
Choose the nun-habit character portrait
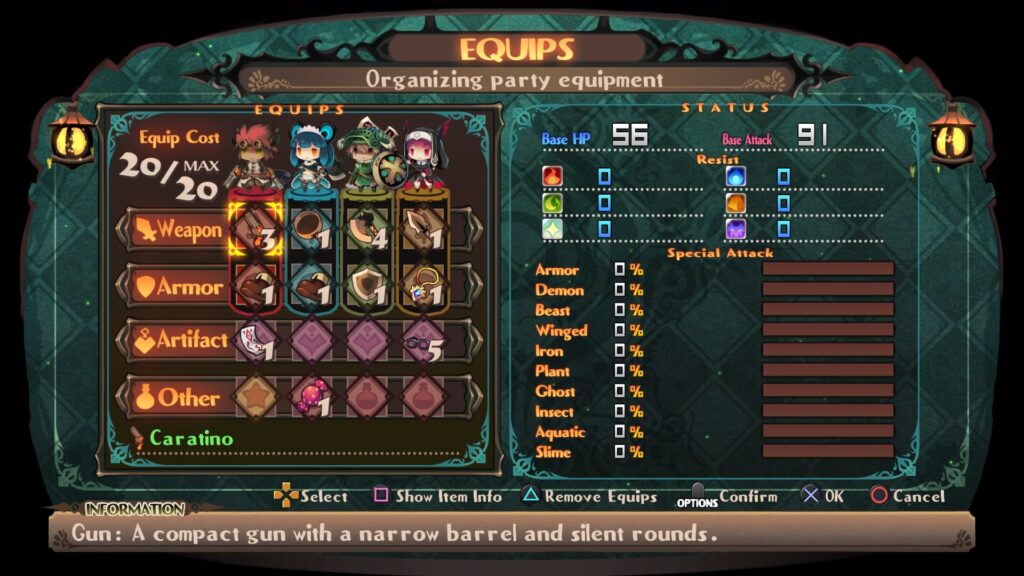[421, 157]
